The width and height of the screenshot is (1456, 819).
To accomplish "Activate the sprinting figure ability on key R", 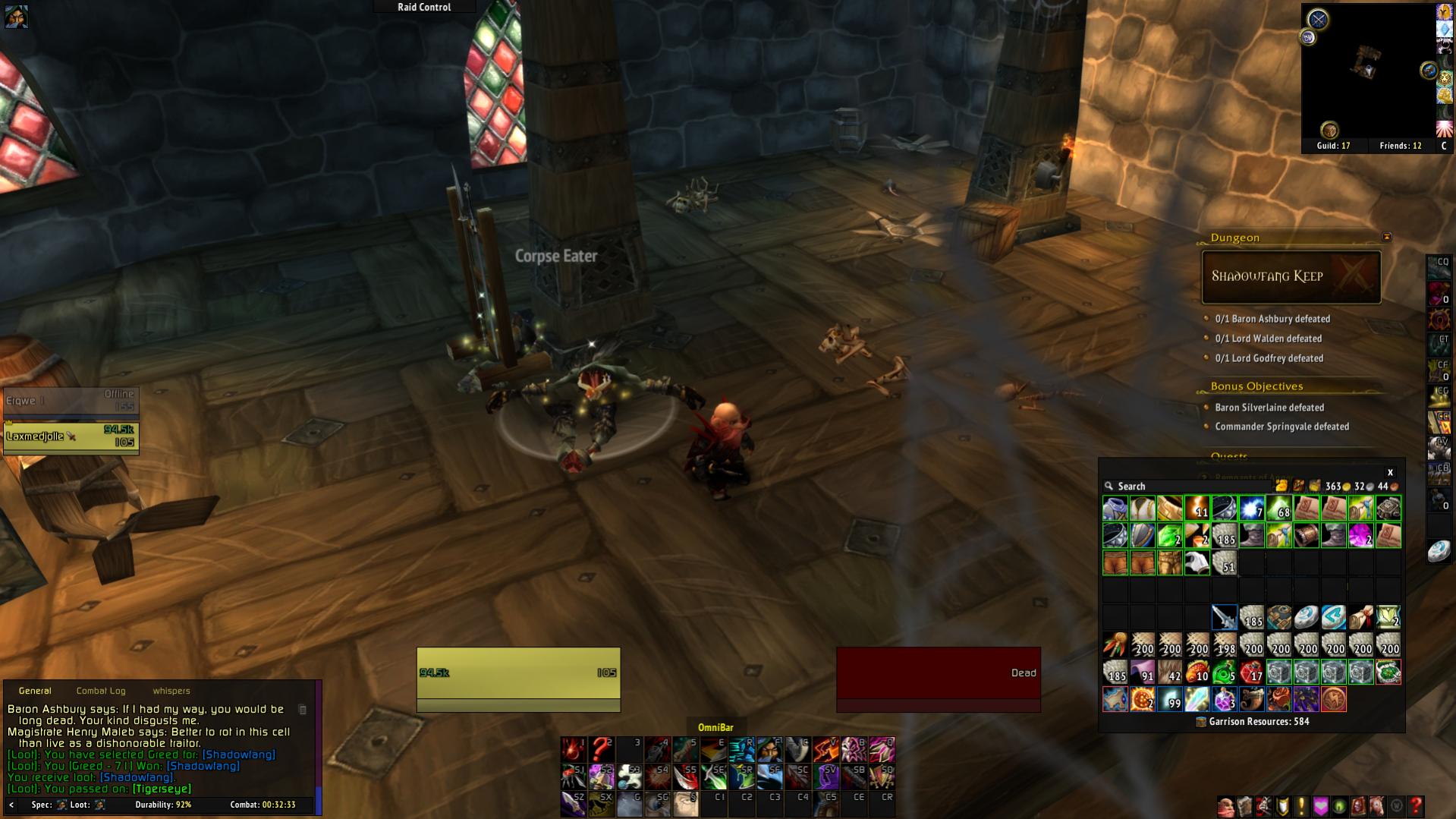I will click(x=741, y=749).
